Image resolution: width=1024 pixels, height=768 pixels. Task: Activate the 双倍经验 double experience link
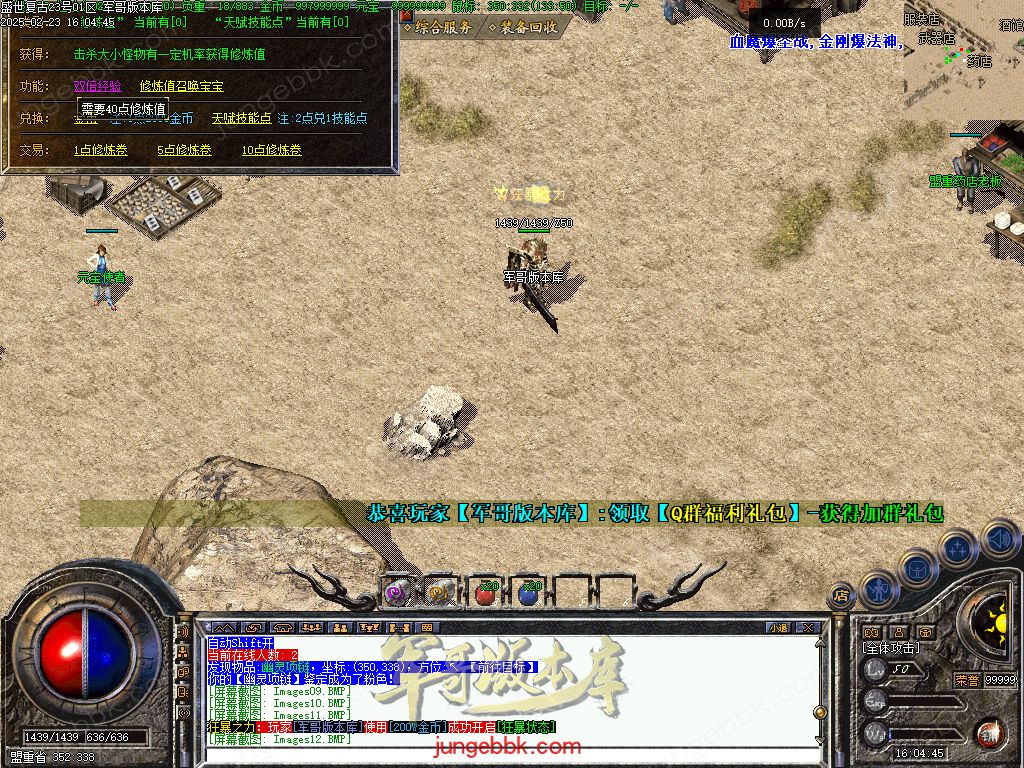coord(98,86)
